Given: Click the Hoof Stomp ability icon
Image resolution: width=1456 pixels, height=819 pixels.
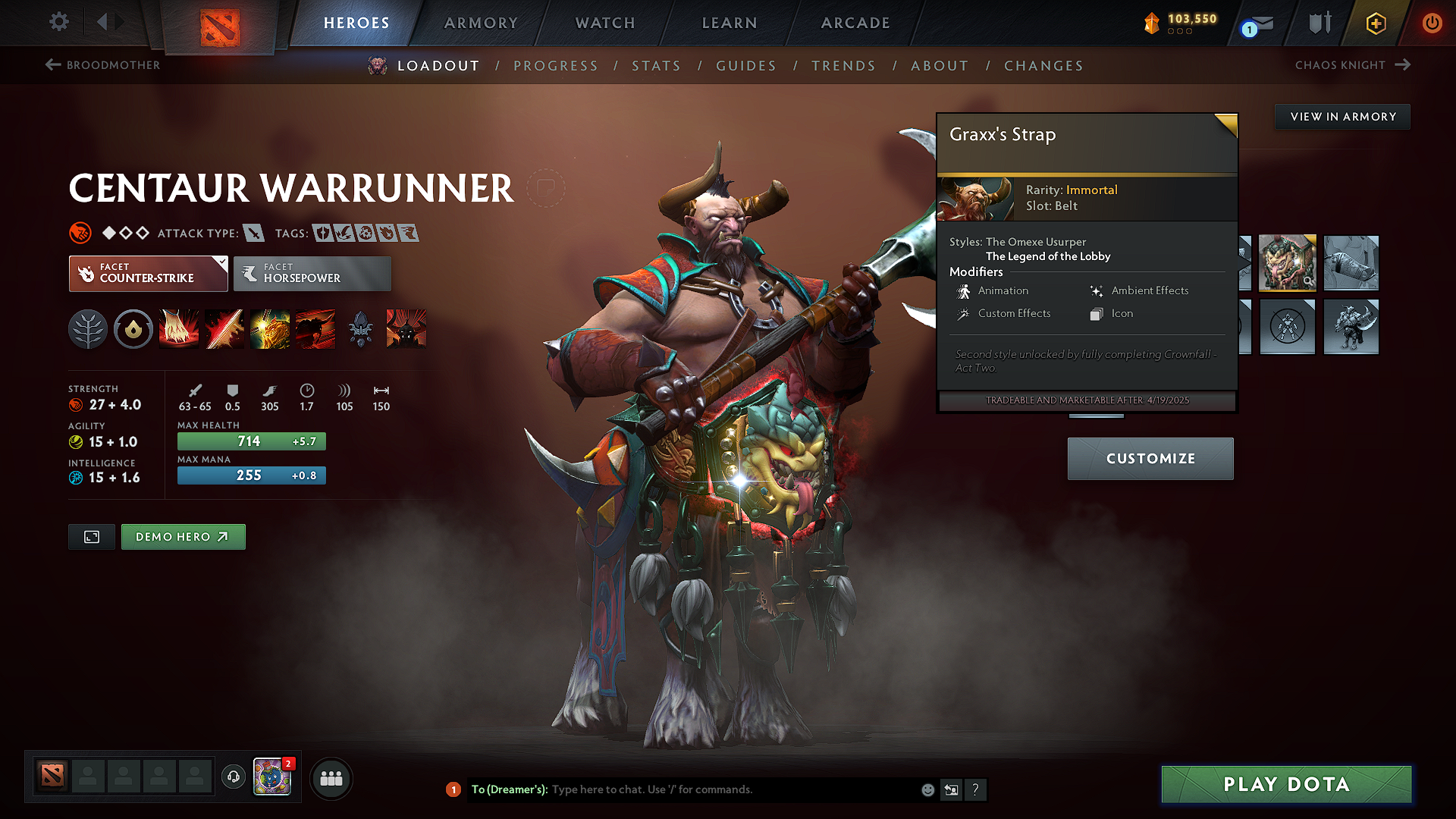Looking at the screenshot, I should click(x=179, y=328).
